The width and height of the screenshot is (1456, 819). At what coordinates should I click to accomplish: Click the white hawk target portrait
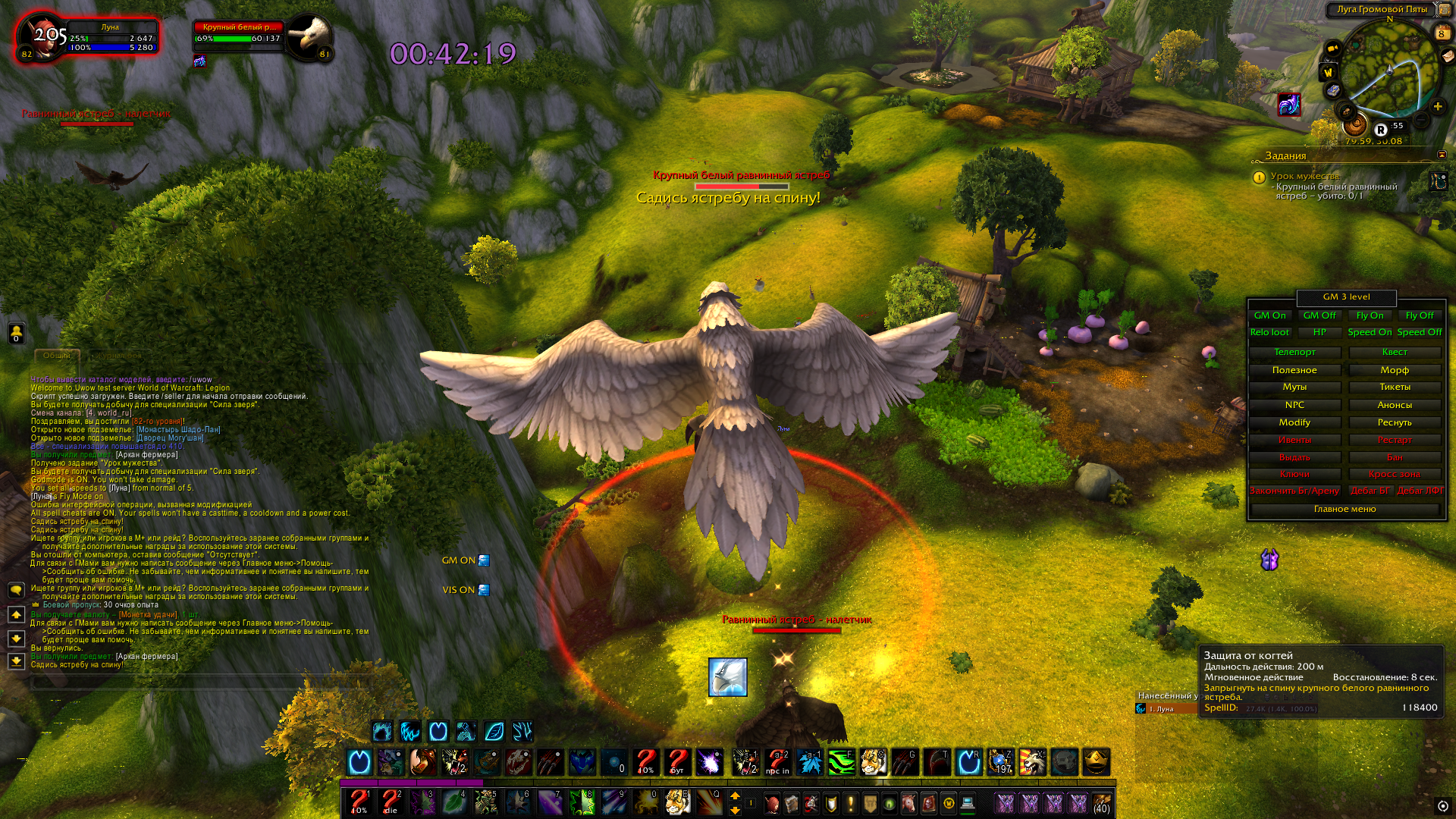(309, 35)
